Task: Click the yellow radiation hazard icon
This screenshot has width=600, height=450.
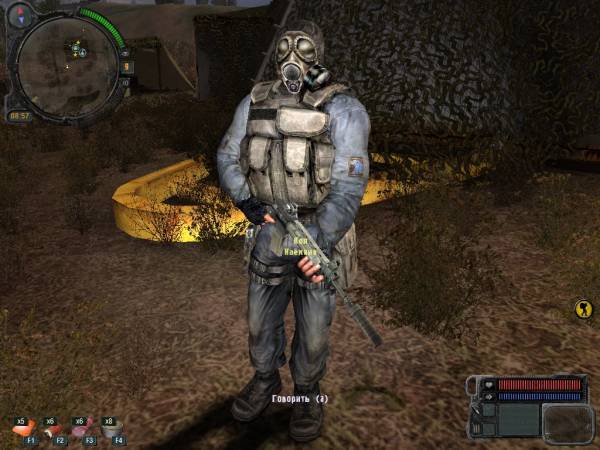Action: (x=584, y=309)
